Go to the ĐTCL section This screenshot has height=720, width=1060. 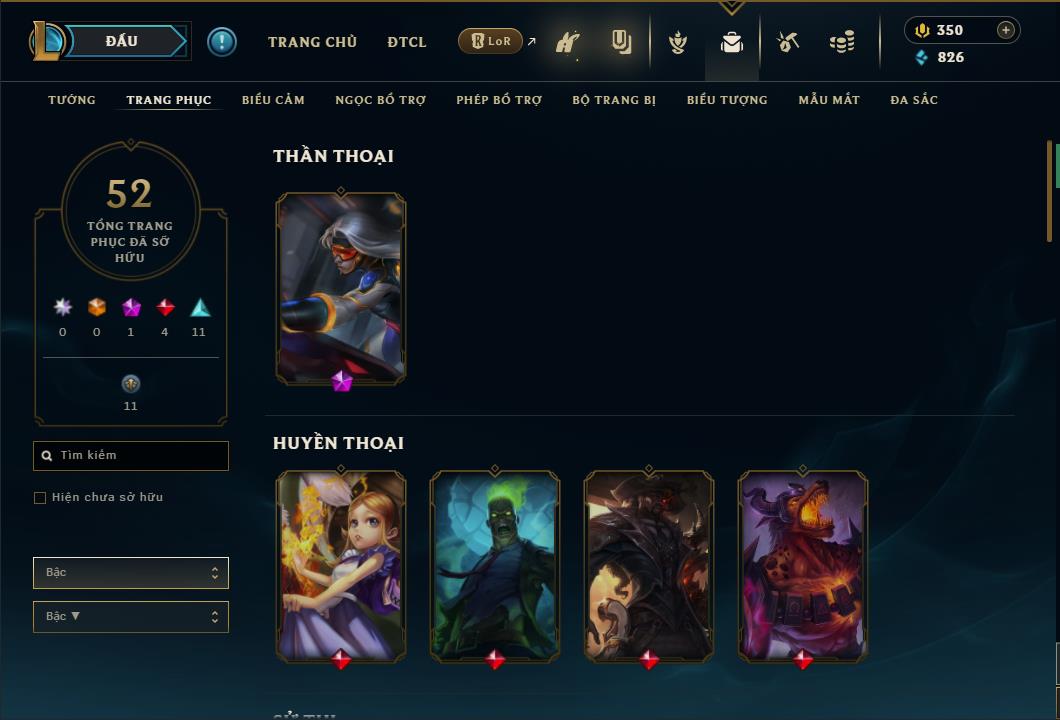[407, 42]
